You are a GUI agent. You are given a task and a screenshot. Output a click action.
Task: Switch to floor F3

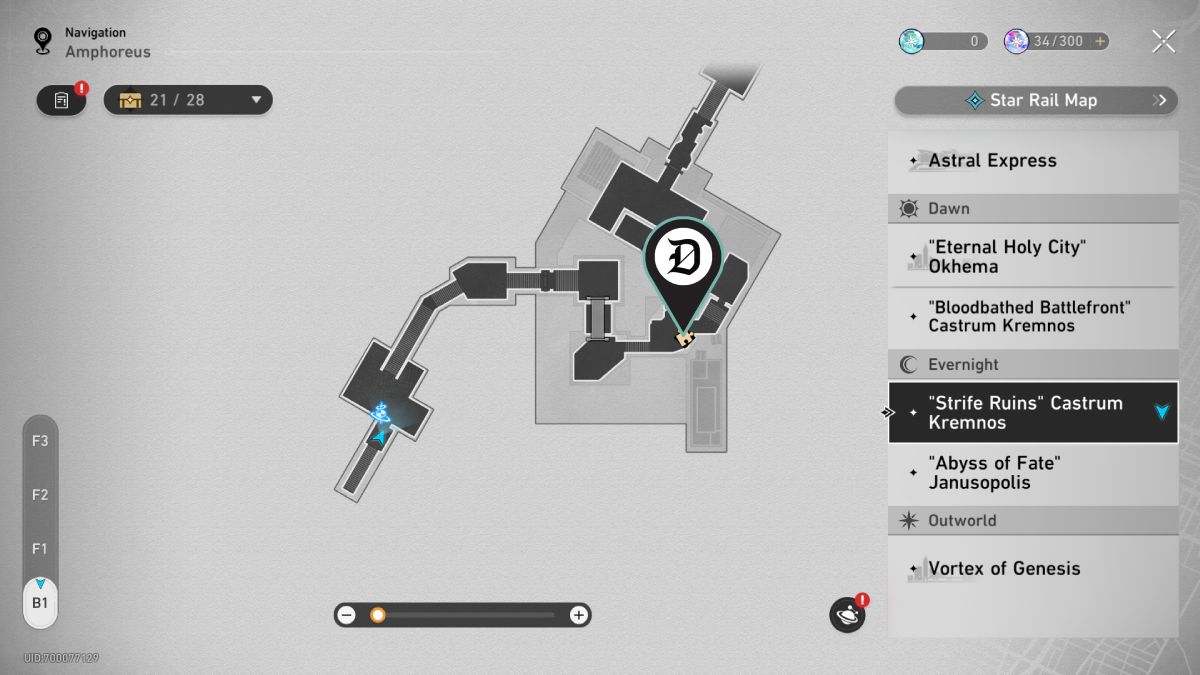coord(40,440)
